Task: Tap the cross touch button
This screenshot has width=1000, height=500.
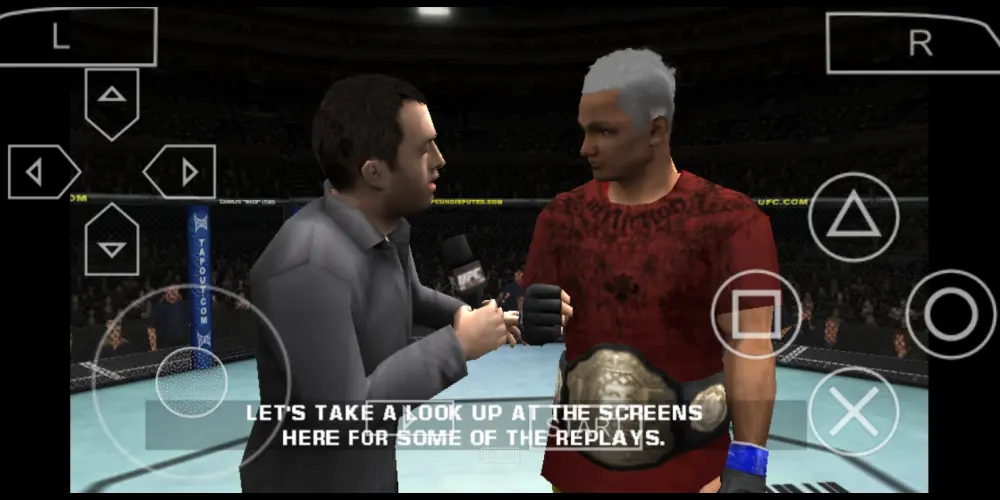Action: (x=853, y=411)
